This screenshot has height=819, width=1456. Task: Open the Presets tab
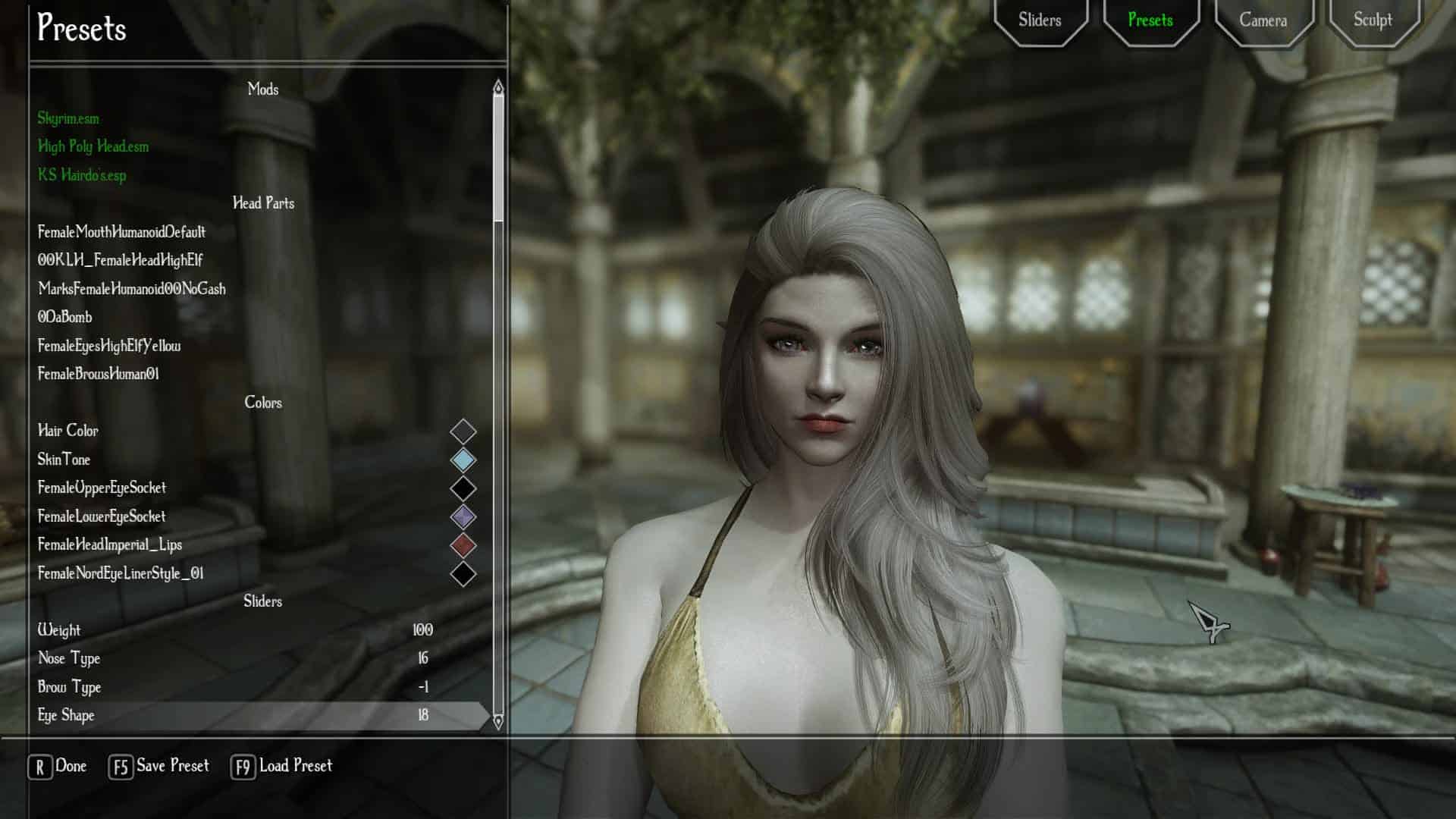tap(1150, 20)
